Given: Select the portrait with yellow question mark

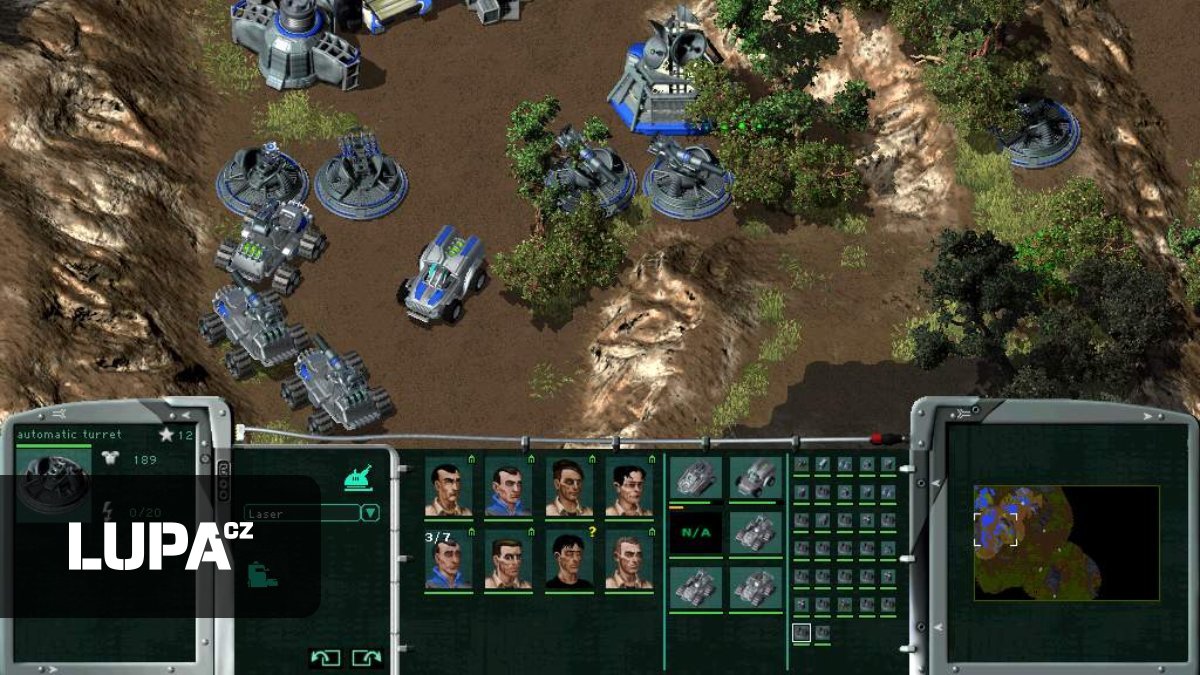Looking at the screenshot, I should (568, 560).
